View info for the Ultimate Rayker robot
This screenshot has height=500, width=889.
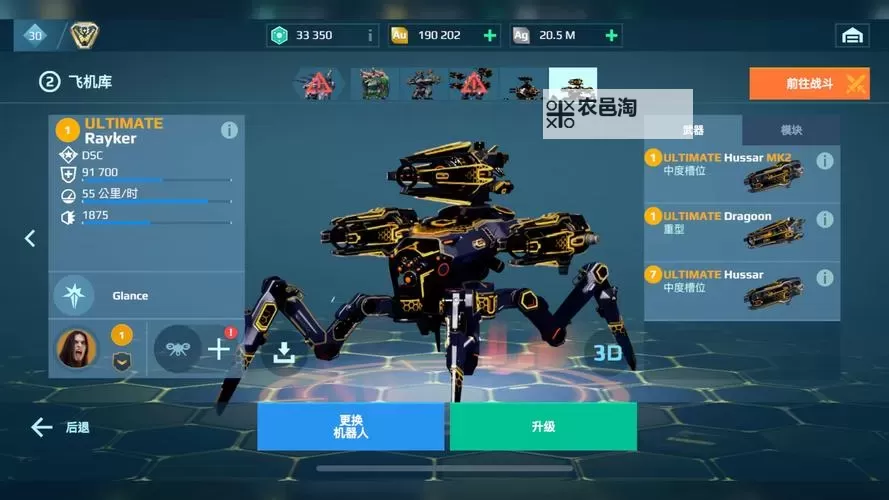pyautogui.click(x=229, y=130)
